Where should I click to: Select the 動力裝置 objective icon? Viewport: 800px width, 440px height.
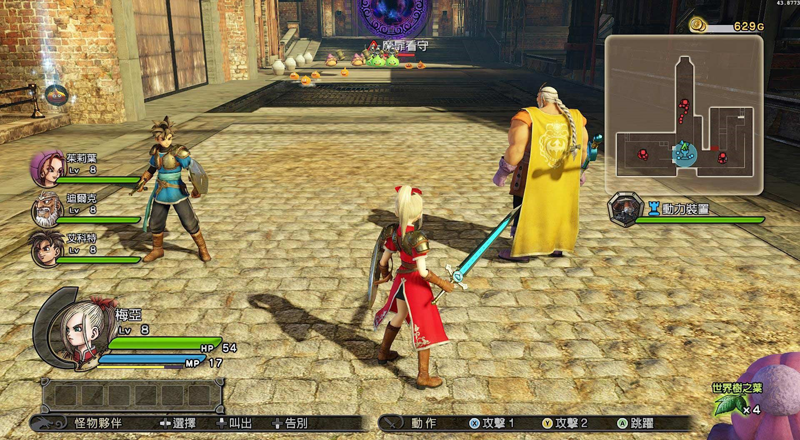[626, 208]
